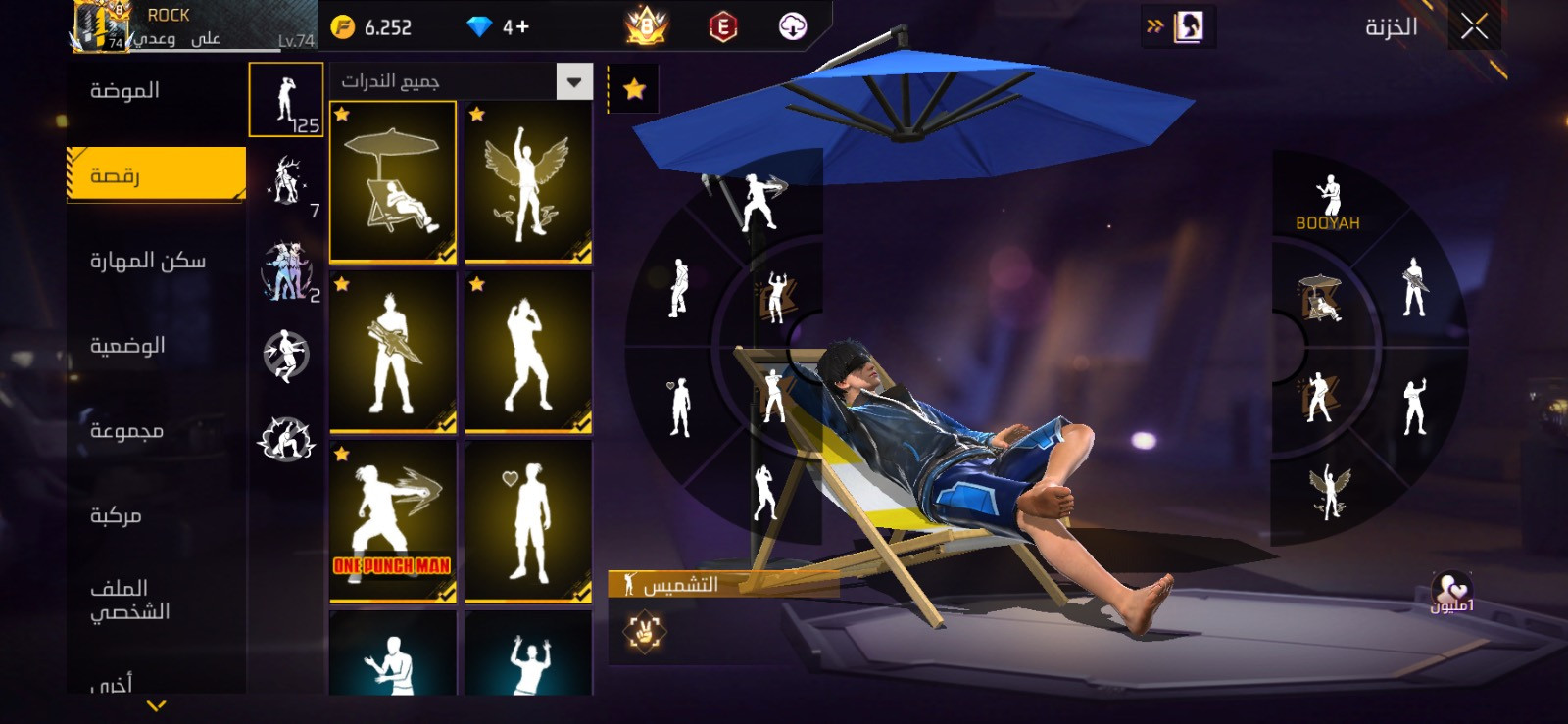Open the الملف الشخصي (Profile) category
The image size is (1568, 724).
pyautogui.click(x=129, y=600)
